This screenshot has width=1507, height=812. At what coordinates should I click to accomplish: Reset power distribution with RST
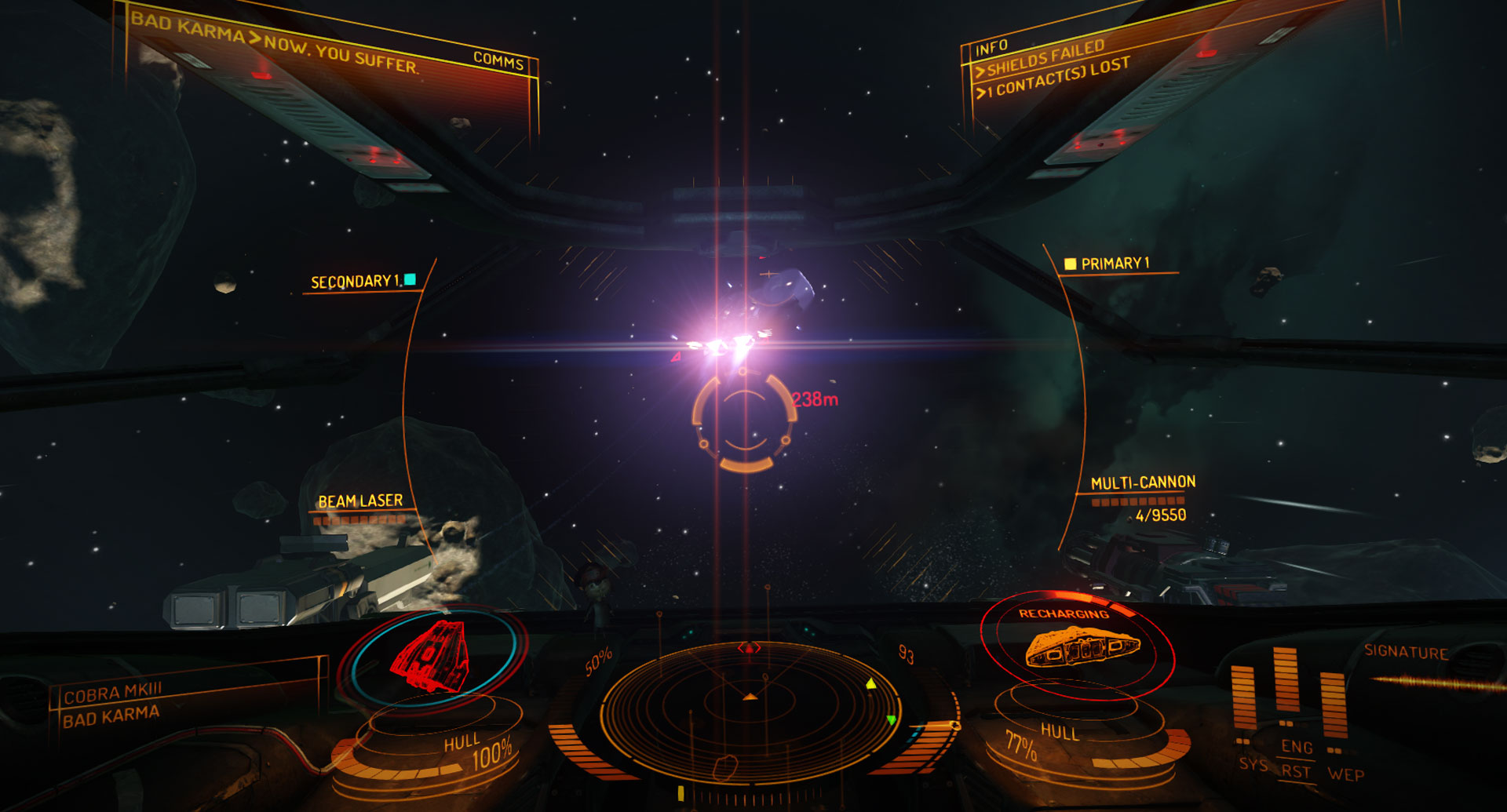point(1296,771)
